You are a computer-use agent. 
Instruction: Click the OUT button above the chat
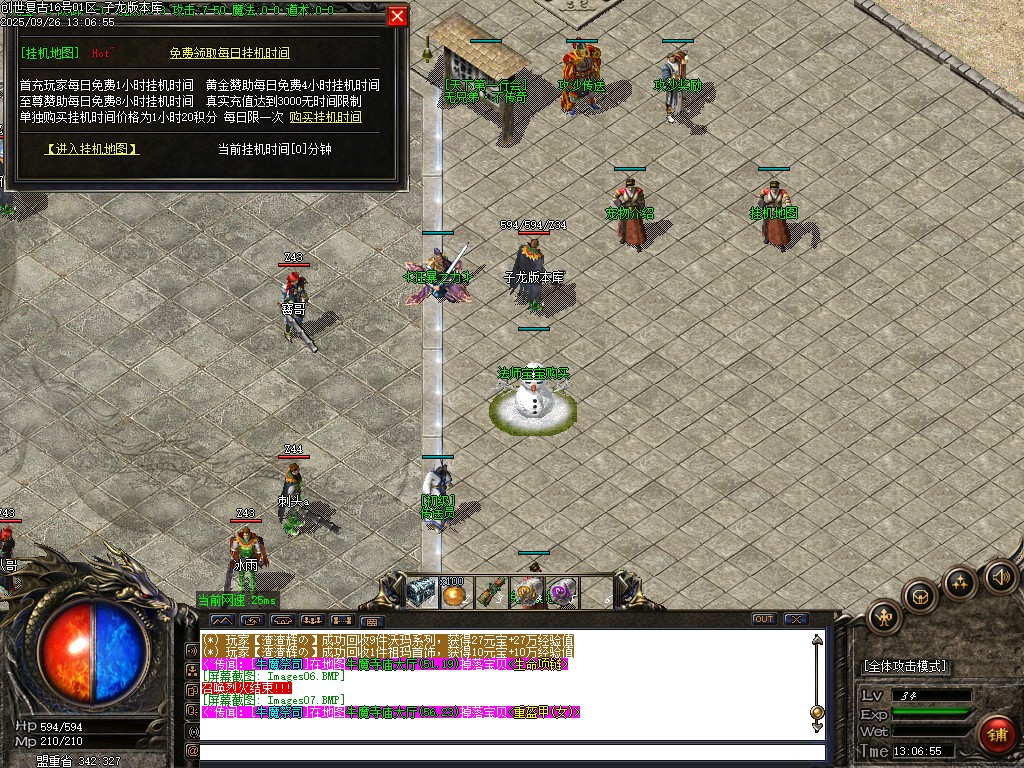tap(764, 619)
